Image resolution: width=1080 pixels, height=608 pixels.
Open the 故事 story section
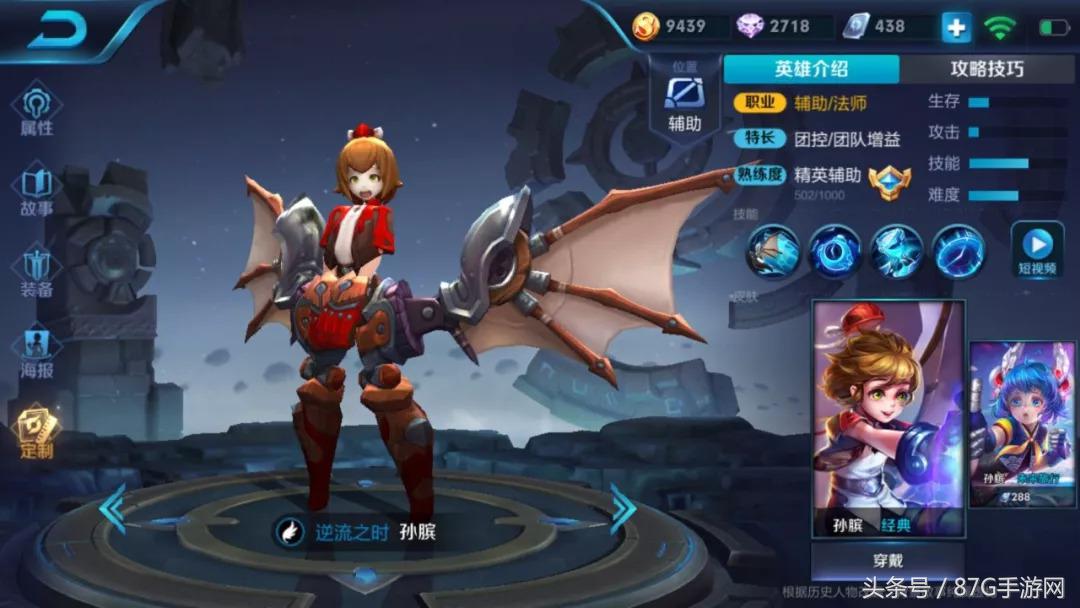pyautogui.click(x=37, y=193)
